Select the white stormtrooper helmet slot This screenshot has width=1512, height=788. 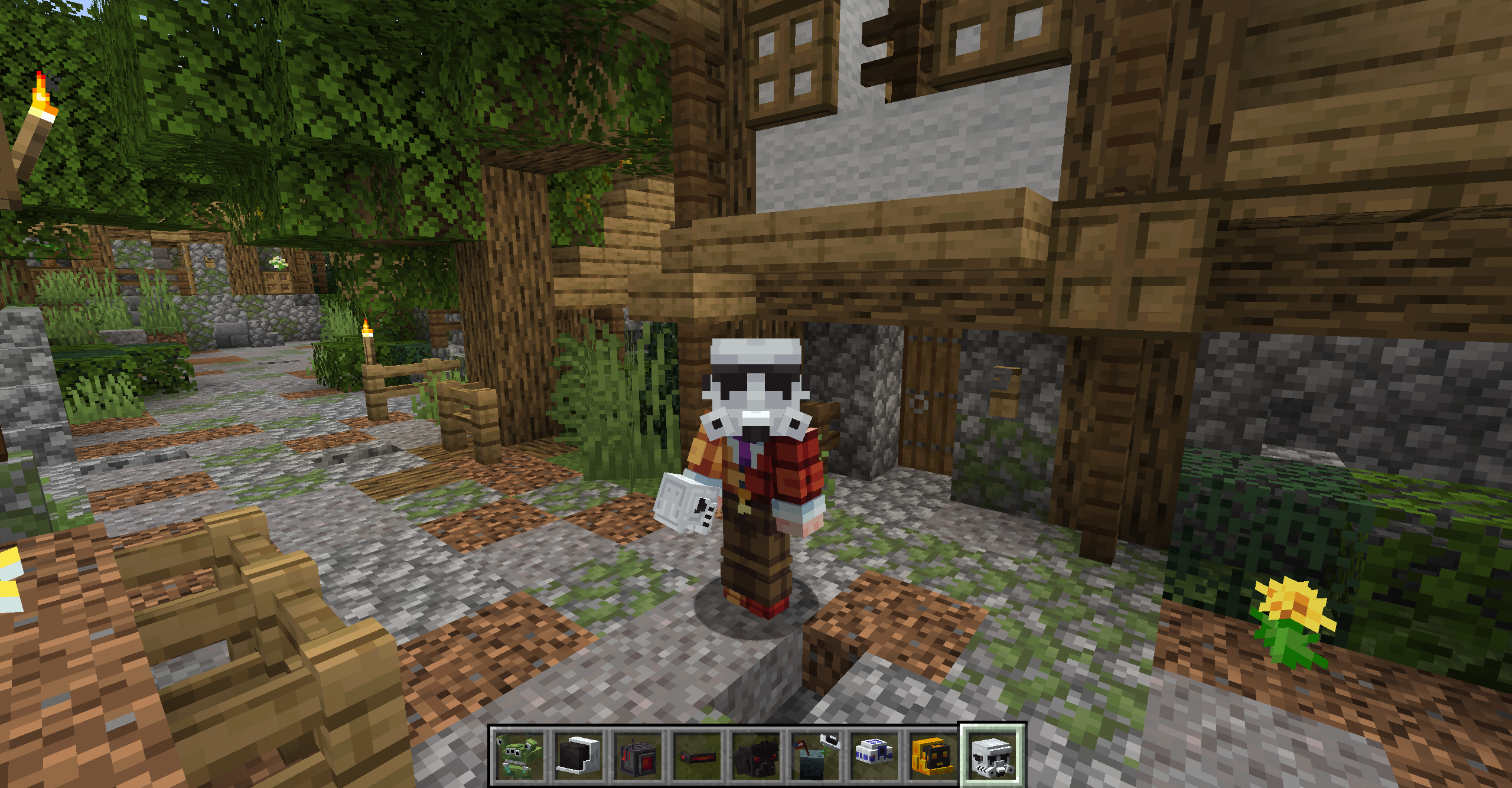coord(993,756)
